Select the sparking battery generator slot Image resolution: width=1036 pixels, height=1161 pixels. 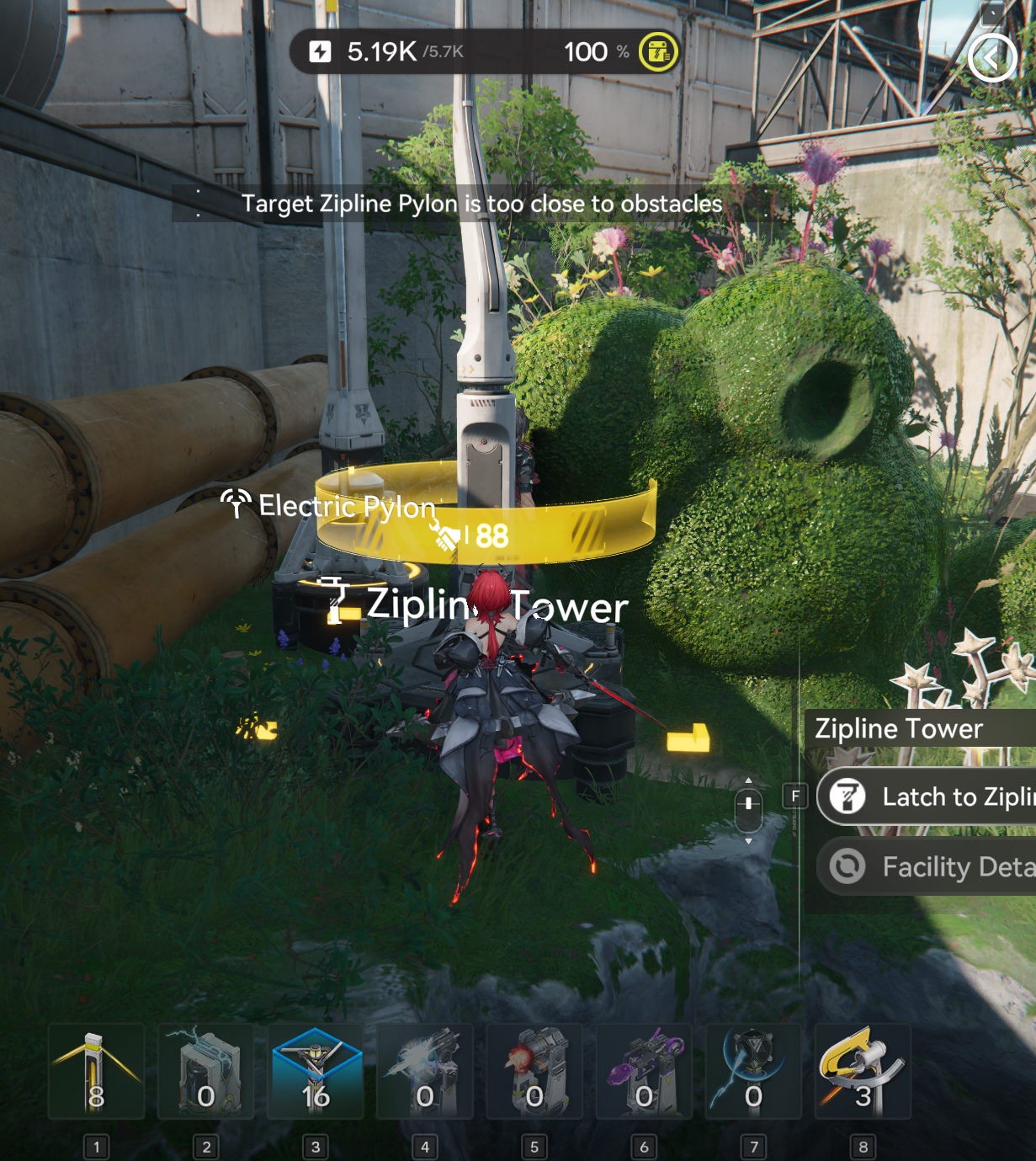[206, 1072]
